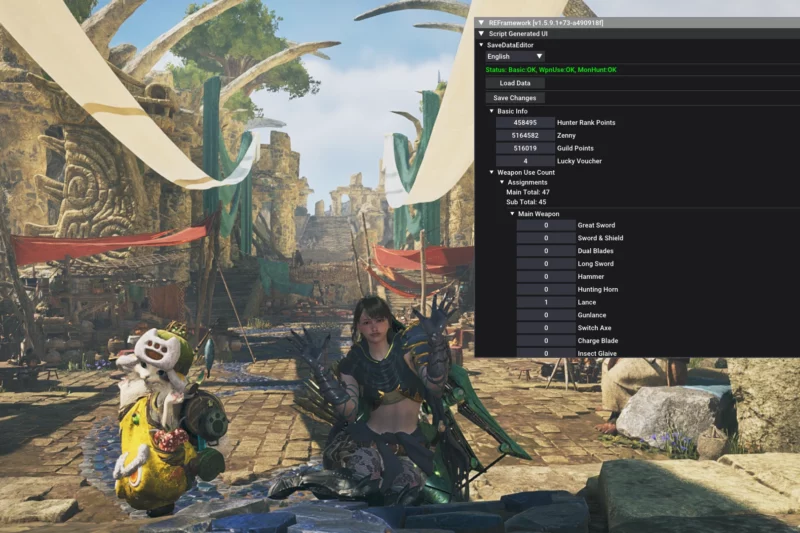Select the Insect Glaive count field
The image size is (800, 533).
[x=546, y=353]
